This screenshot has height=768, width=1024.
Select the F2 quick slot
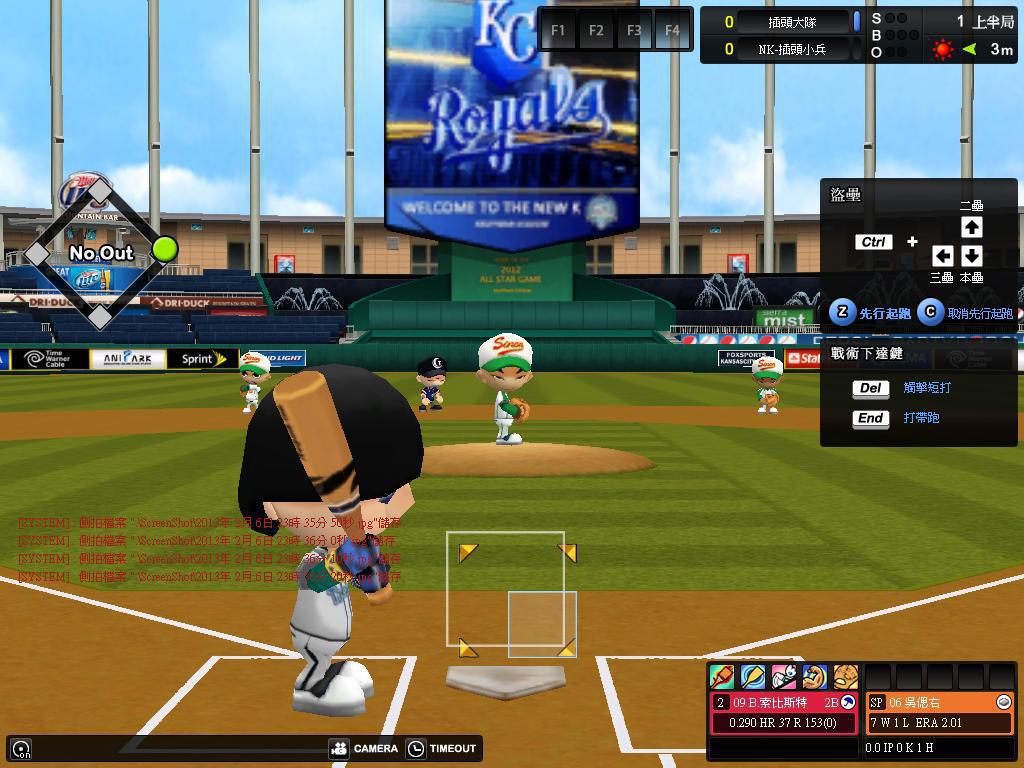pos(596,30)
